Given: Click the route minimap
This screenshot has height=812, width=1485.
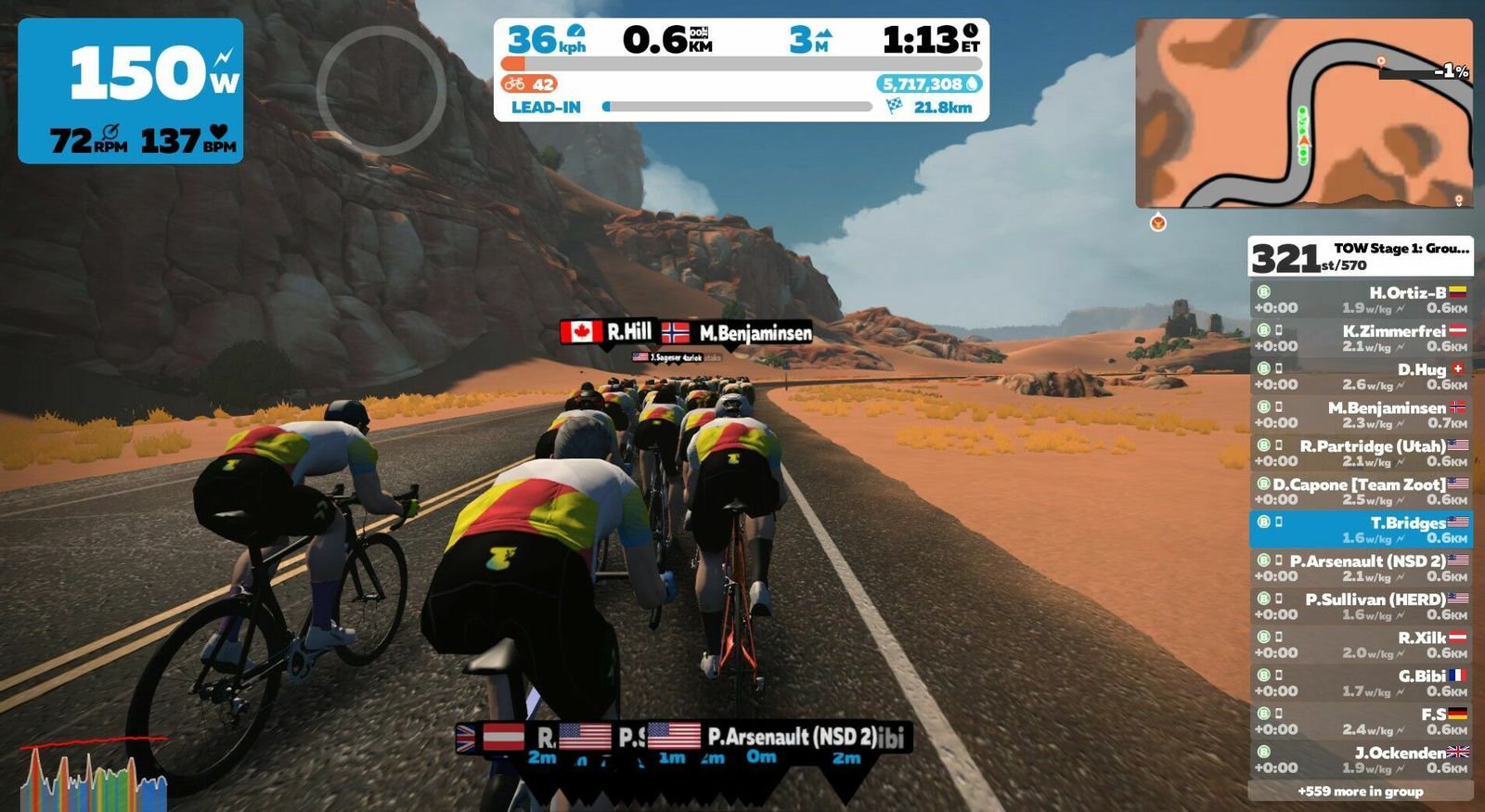Looking at the screenshot, I should pyautogui.click(x=1303, y=113).
